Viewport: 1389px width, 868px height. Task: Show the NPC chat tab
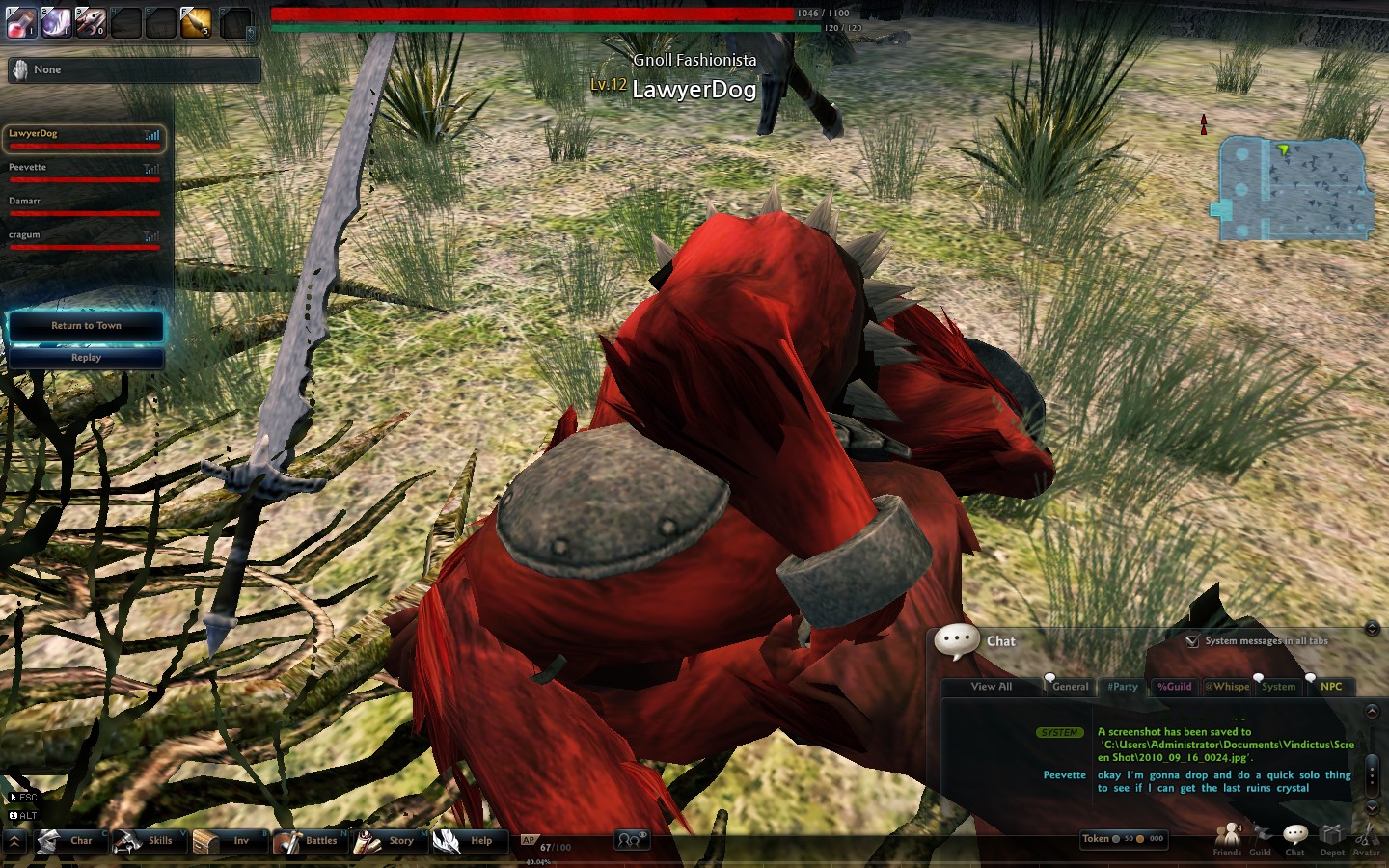tap(1331, 687)
